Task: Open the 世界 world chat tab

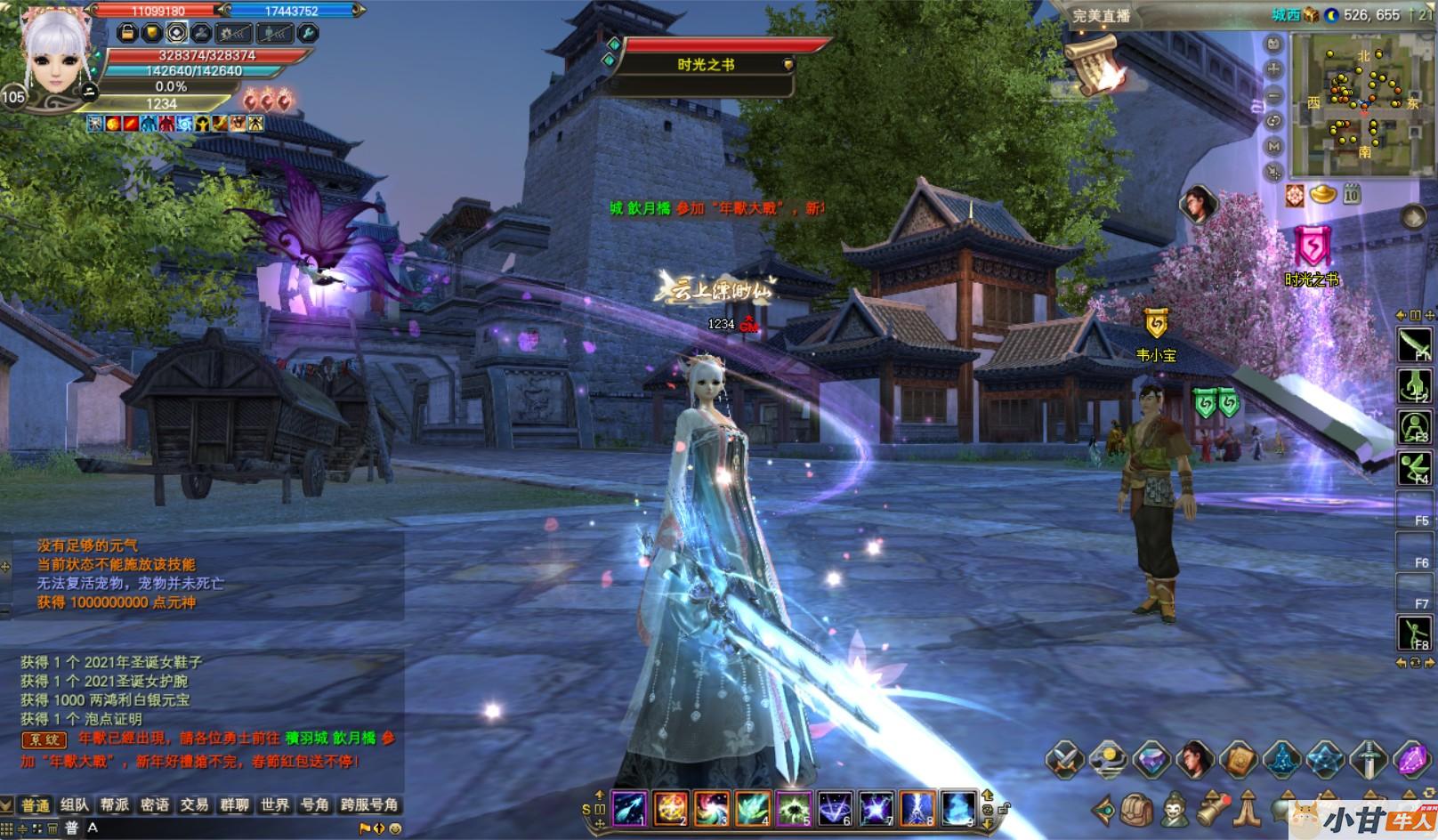Action: [275, 804]
